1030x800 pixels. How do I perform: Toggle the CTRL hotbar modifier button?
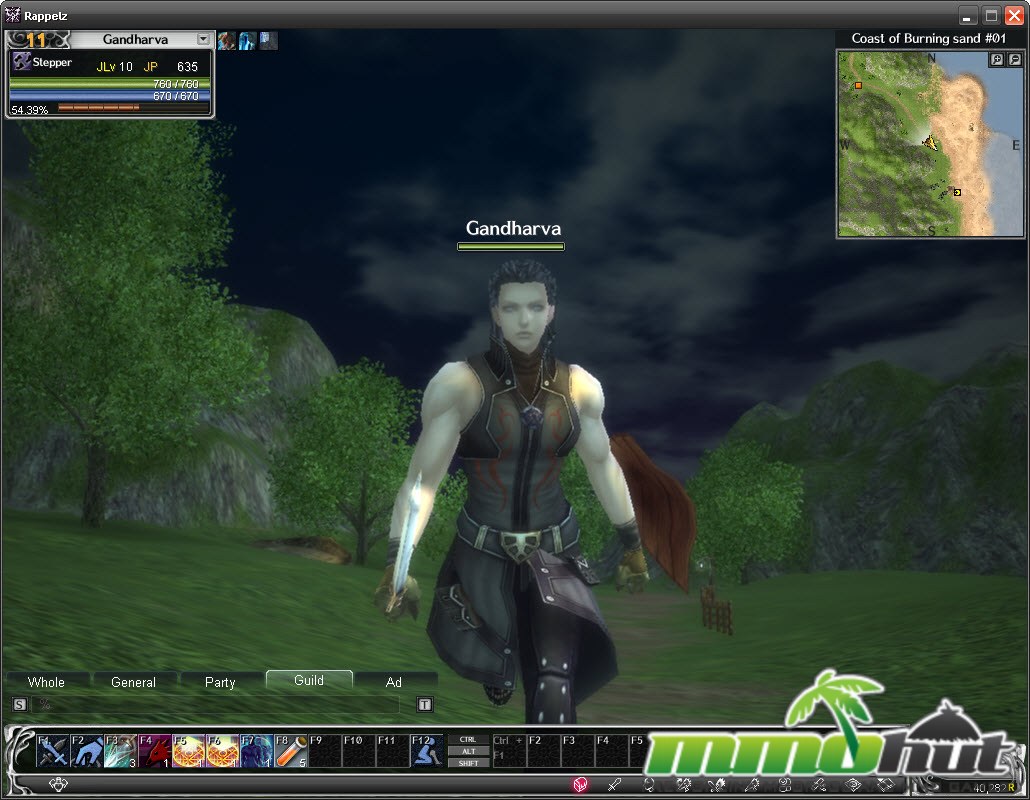pos(468,740)
